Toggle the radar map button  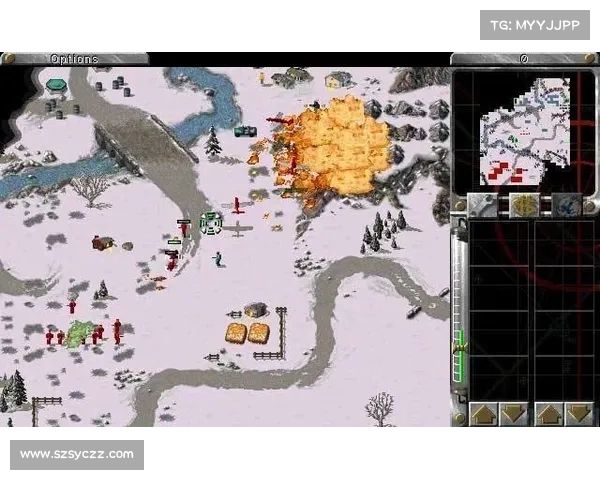click(x=567, y=204)
